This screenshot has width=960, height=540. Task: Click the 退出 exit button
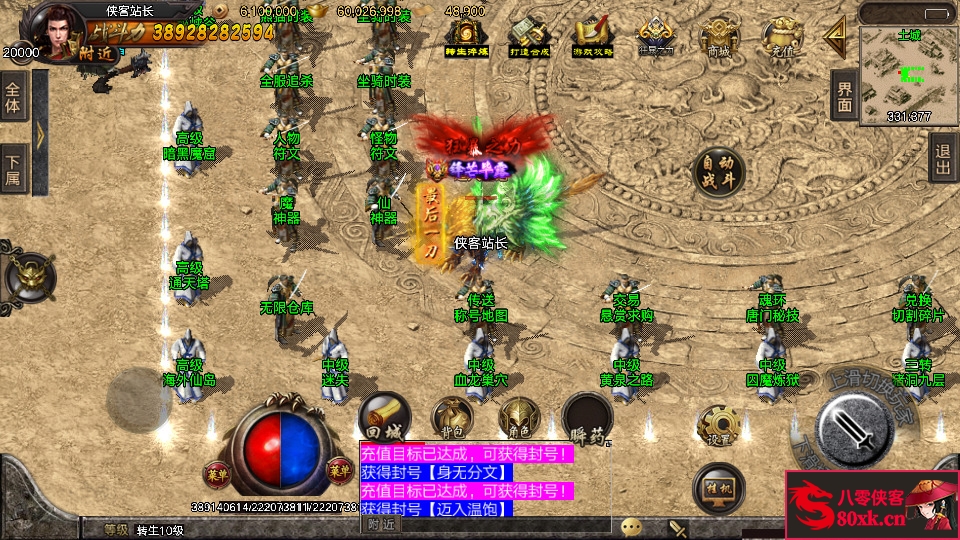[x=943, y=157]
